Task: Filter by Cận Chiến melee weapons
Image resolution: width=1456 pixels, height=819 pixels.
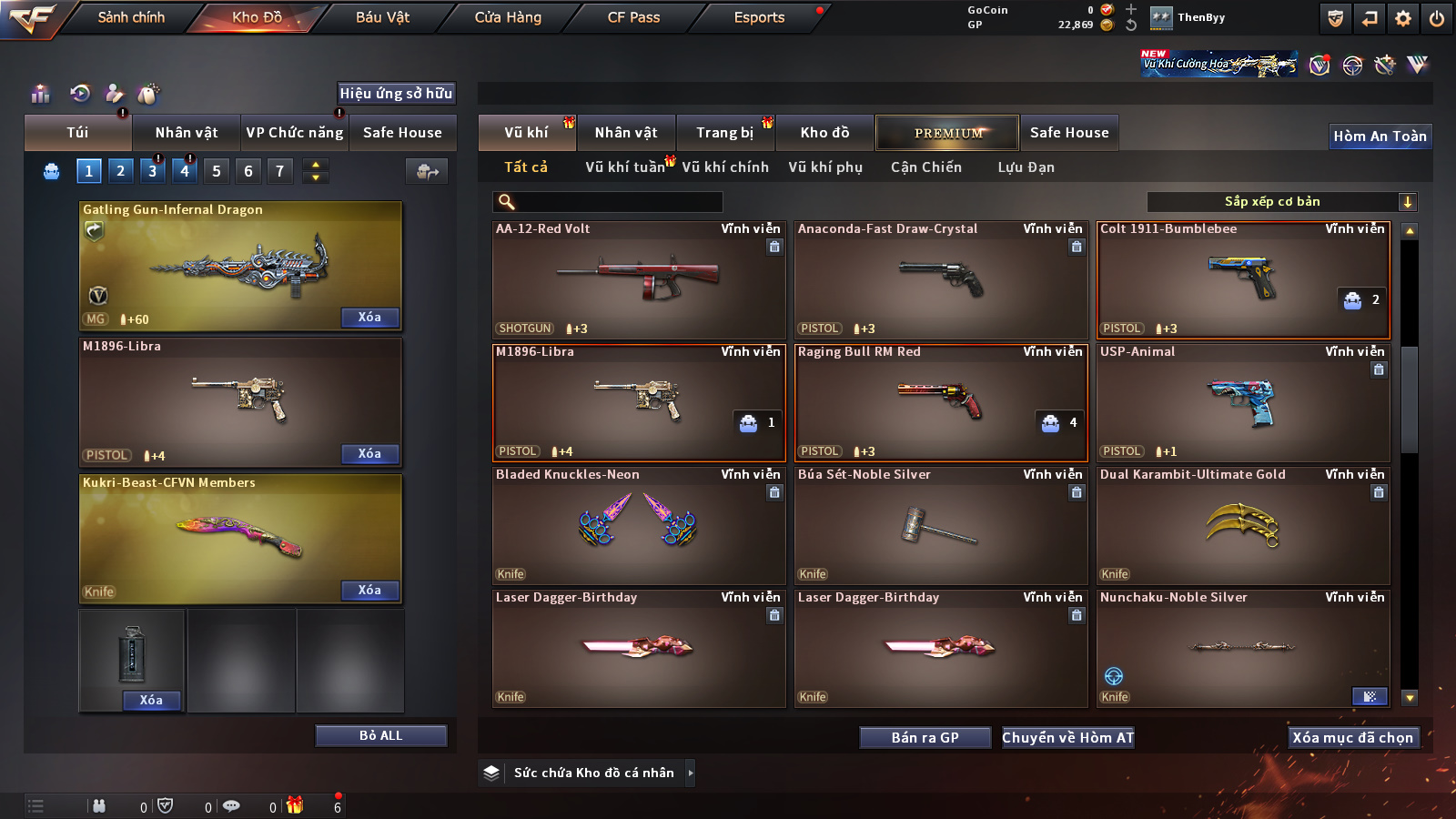Action: [925, 167]
